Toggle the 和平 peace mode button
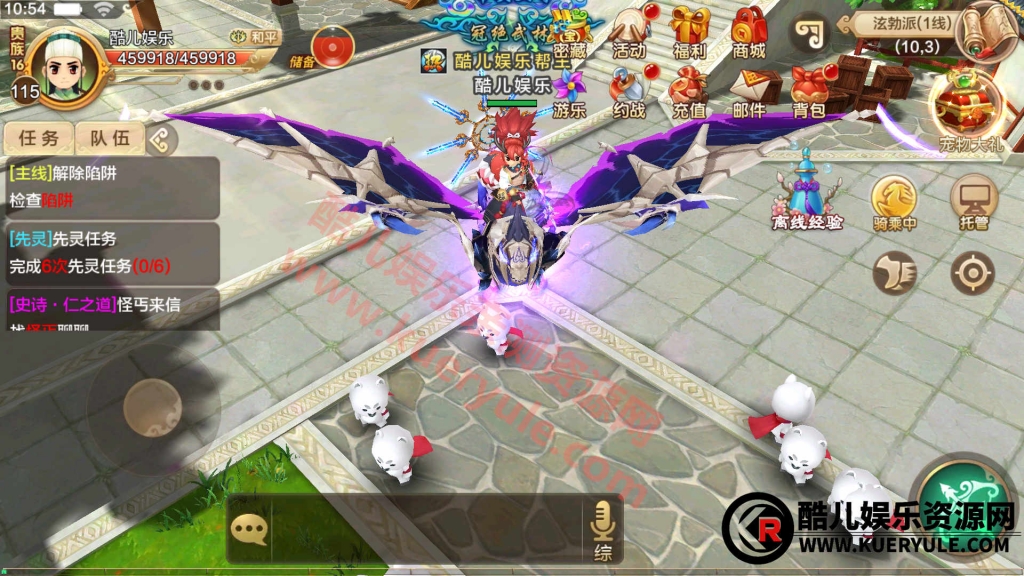Screen dimensions: 1024x576 [x=256, y=37]
